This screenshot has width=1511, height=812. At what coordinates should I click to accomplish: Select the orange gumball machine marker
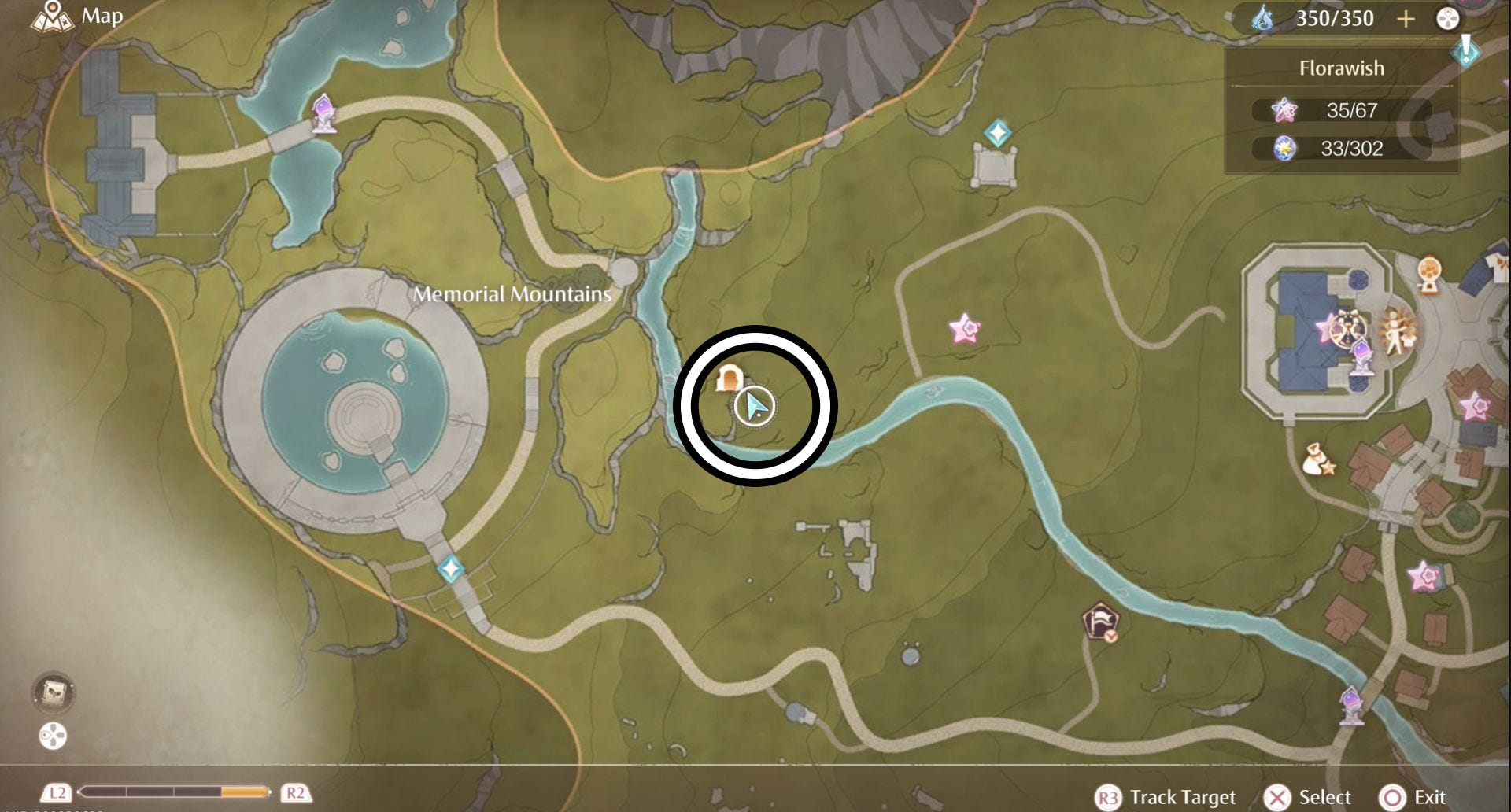1428,275
